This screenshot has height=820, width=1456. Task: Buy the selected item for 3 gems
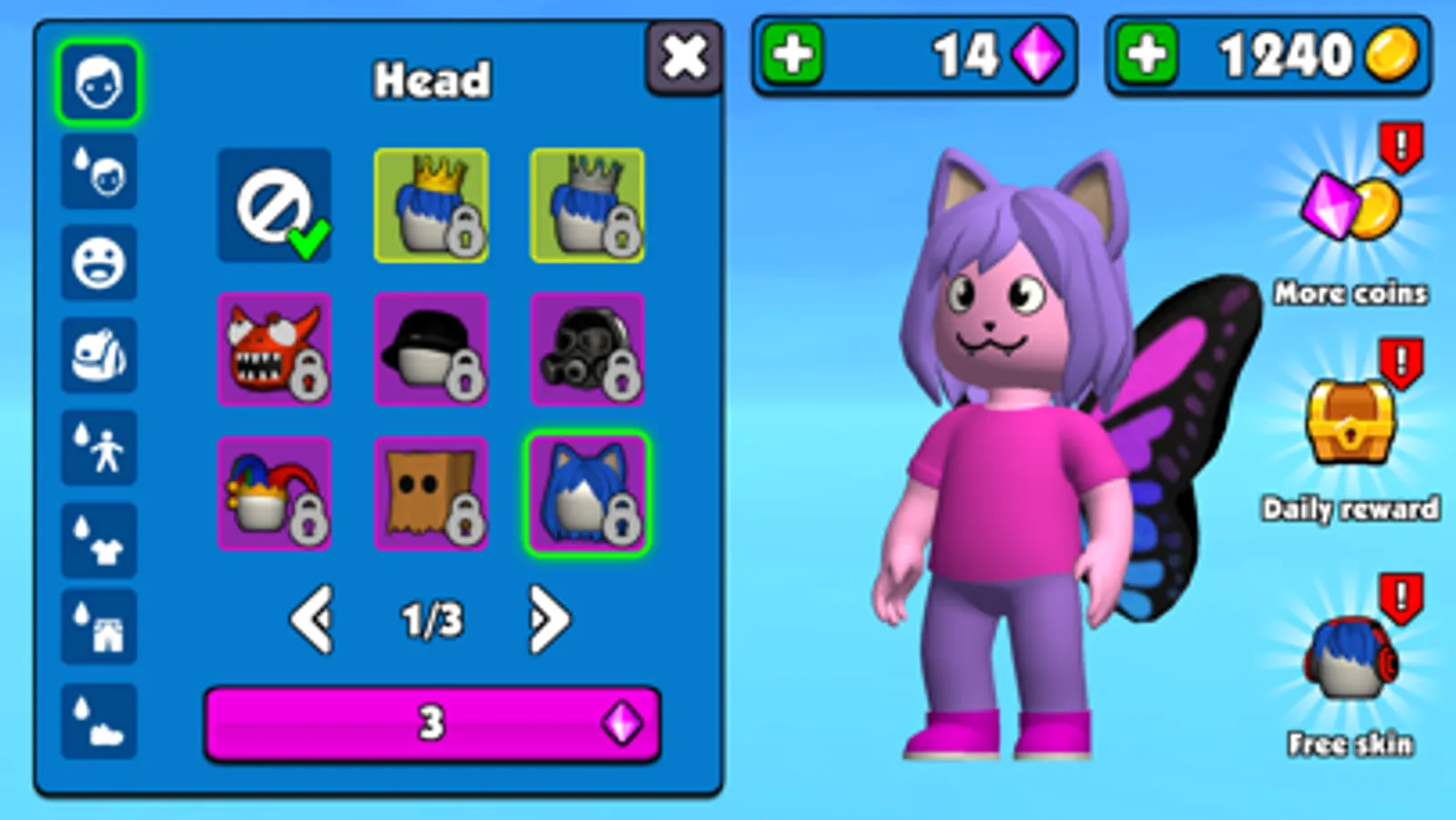pyautogui.click(x=432, y=724)
